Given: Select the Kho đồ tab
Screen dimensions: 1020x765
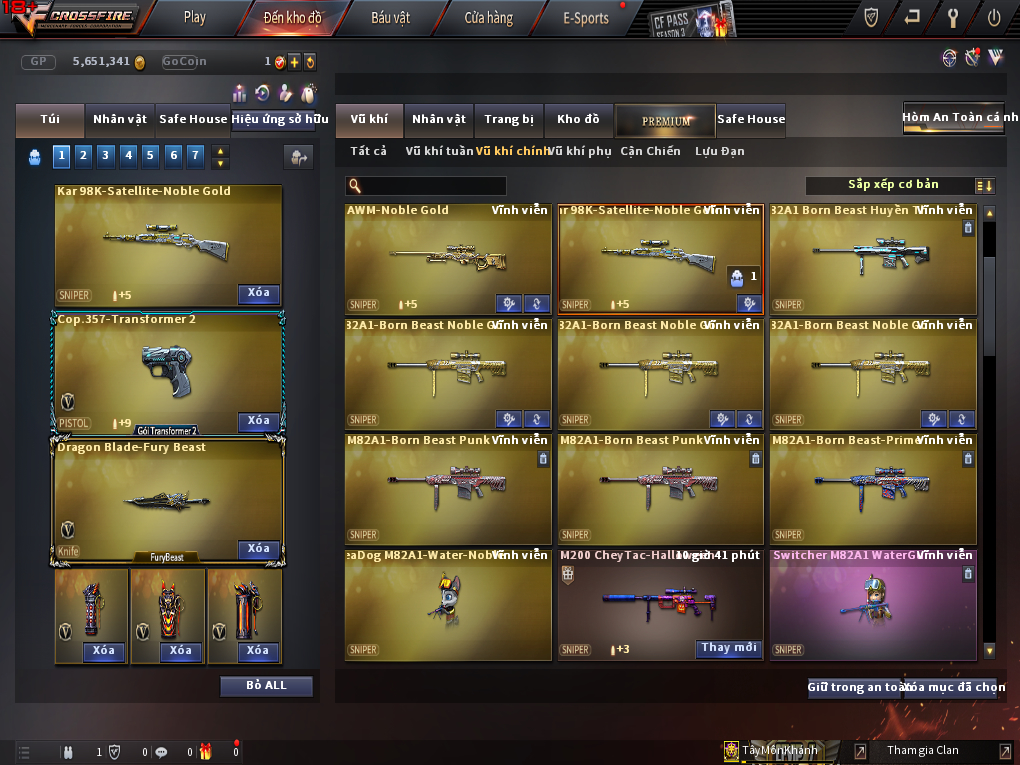Looking at the screenshot, I should tap(578, 119).
